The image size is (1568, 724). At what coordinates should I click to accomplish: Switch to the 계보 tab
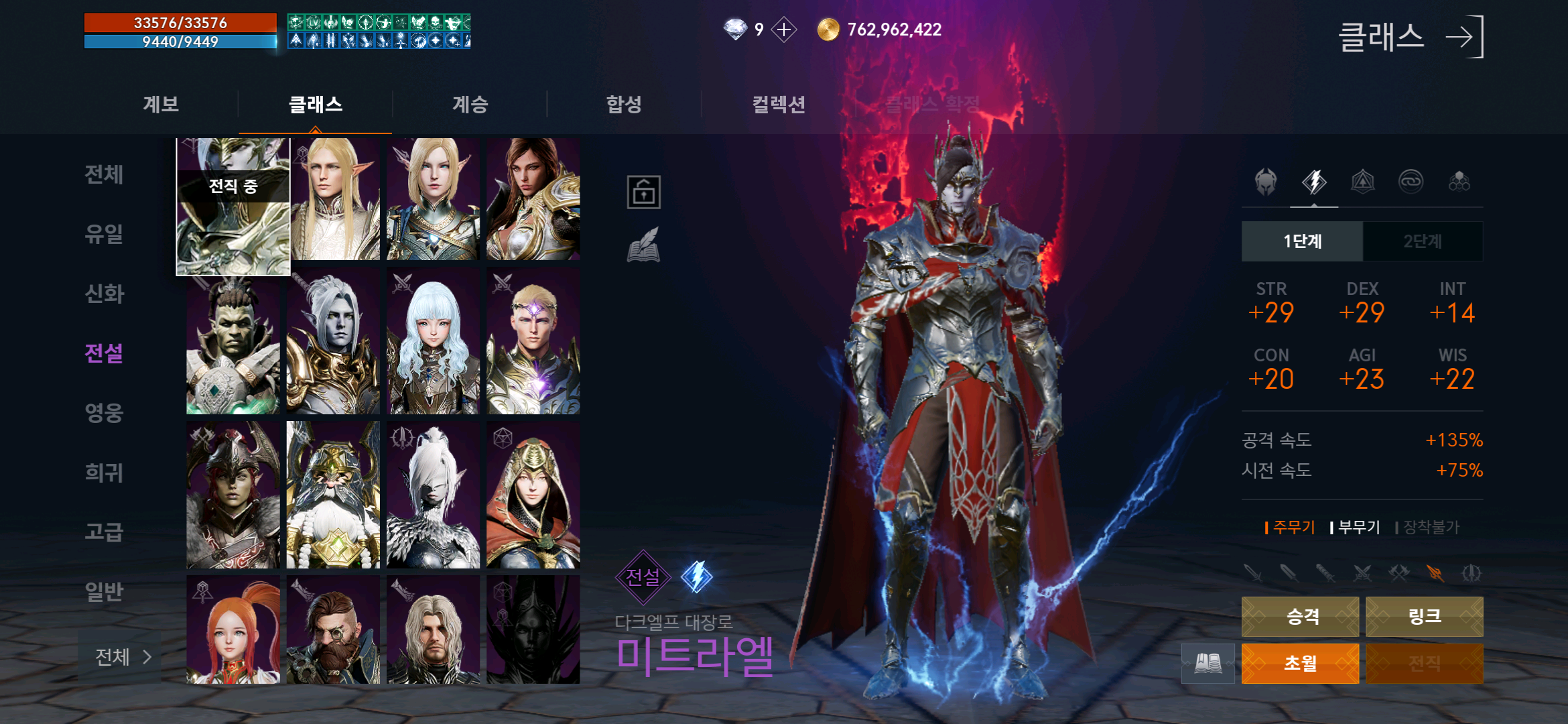[161, 105]
